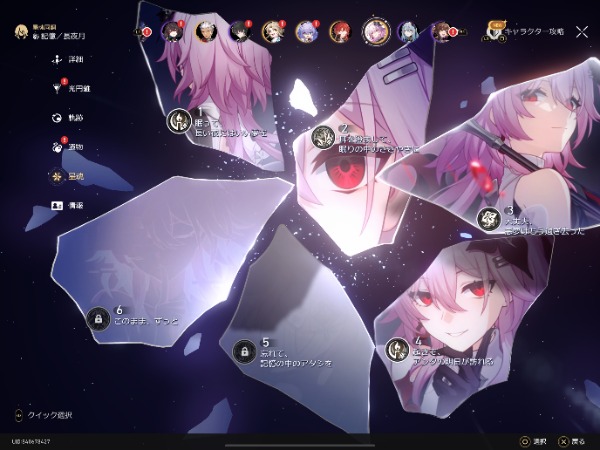Select eidolon node 1 icon
This screenshot has height=450, width=600.
point(179,121)
